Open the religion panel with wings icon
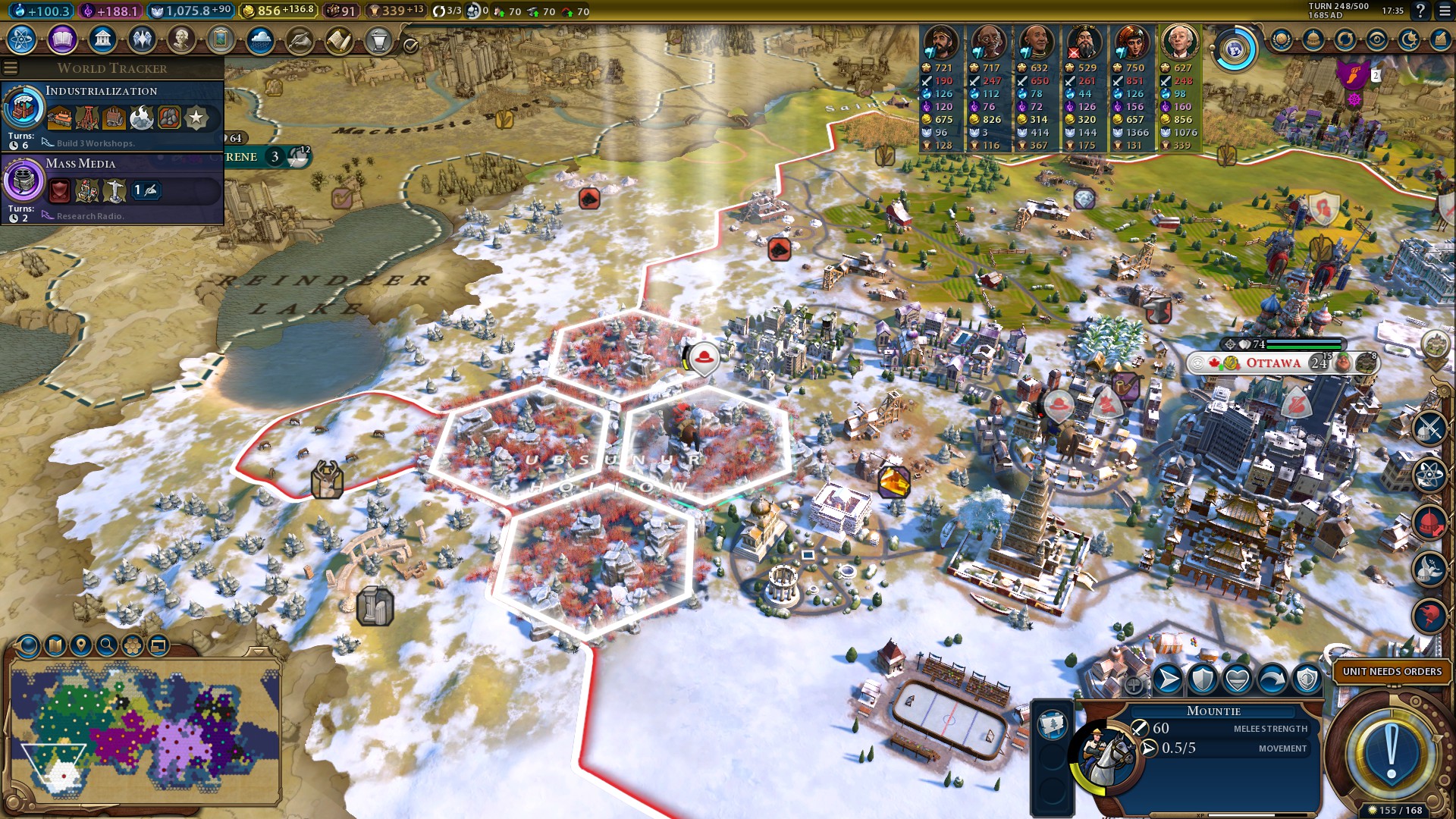Image resolution: width=1456 pixels, height=819 pixels. click(142, 39)
